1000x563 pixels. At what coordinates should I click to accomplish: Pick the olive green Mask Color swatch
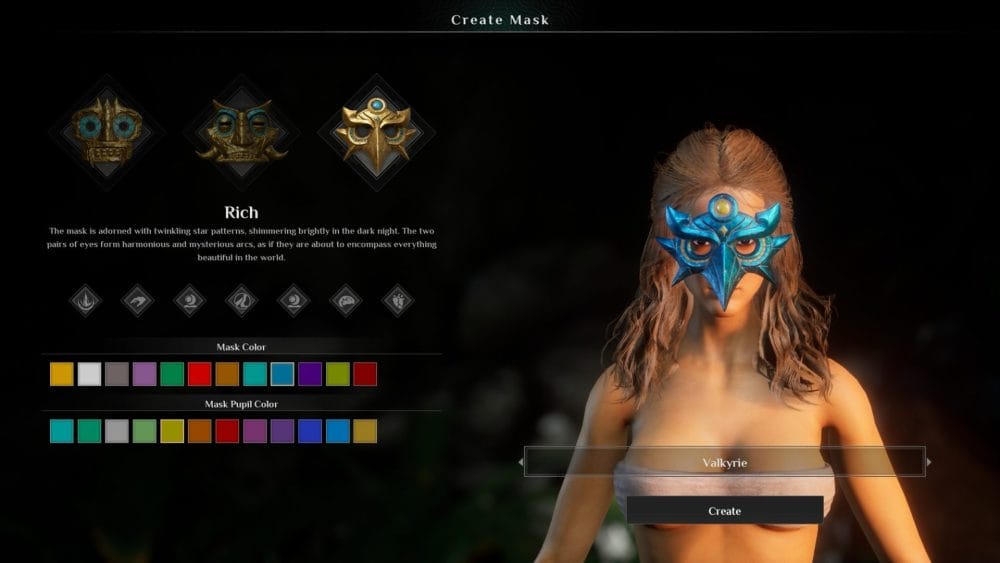pos(338,374)
